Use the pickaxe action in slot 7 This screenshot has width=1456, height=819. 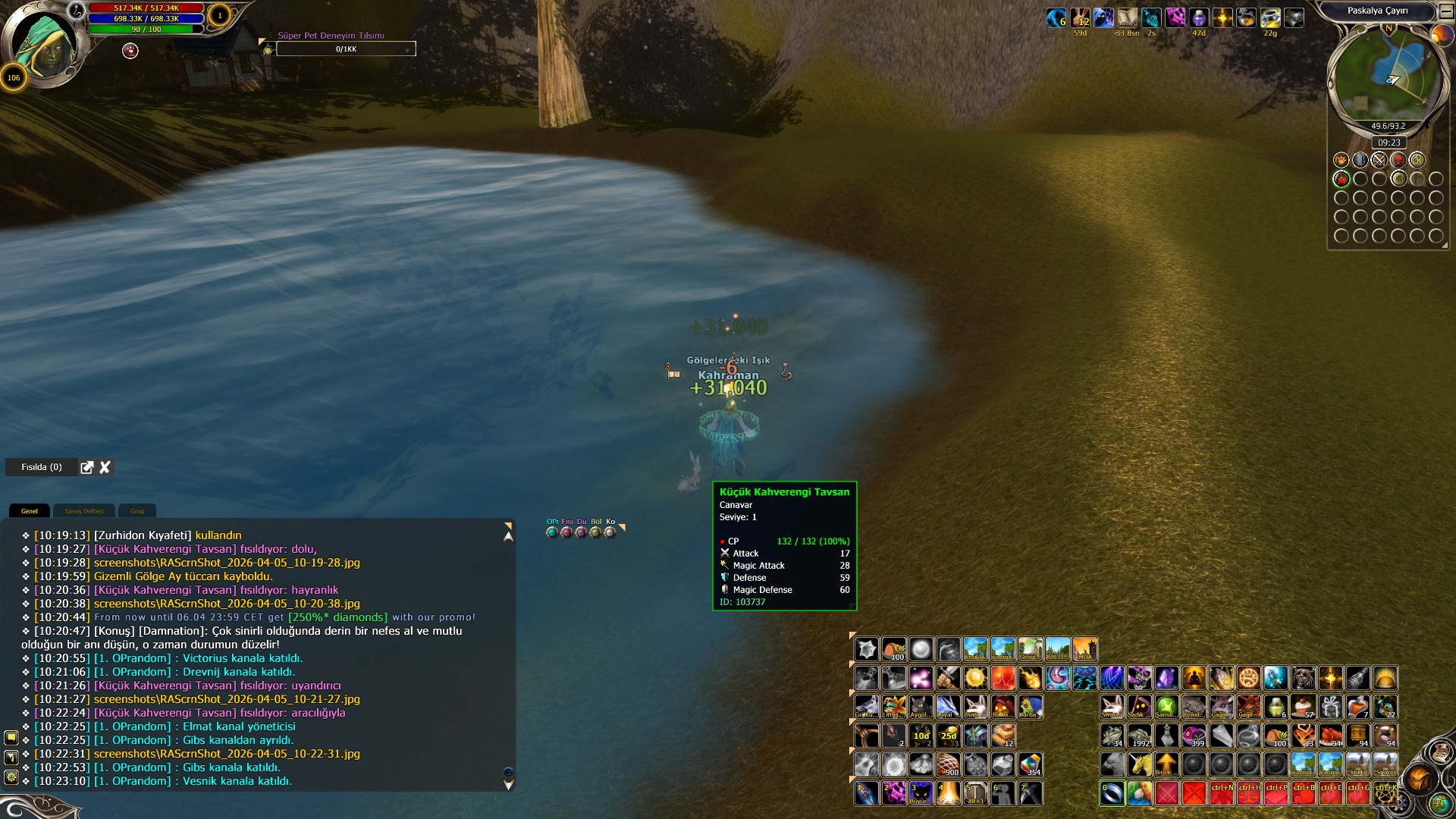tap(1030, 793)
